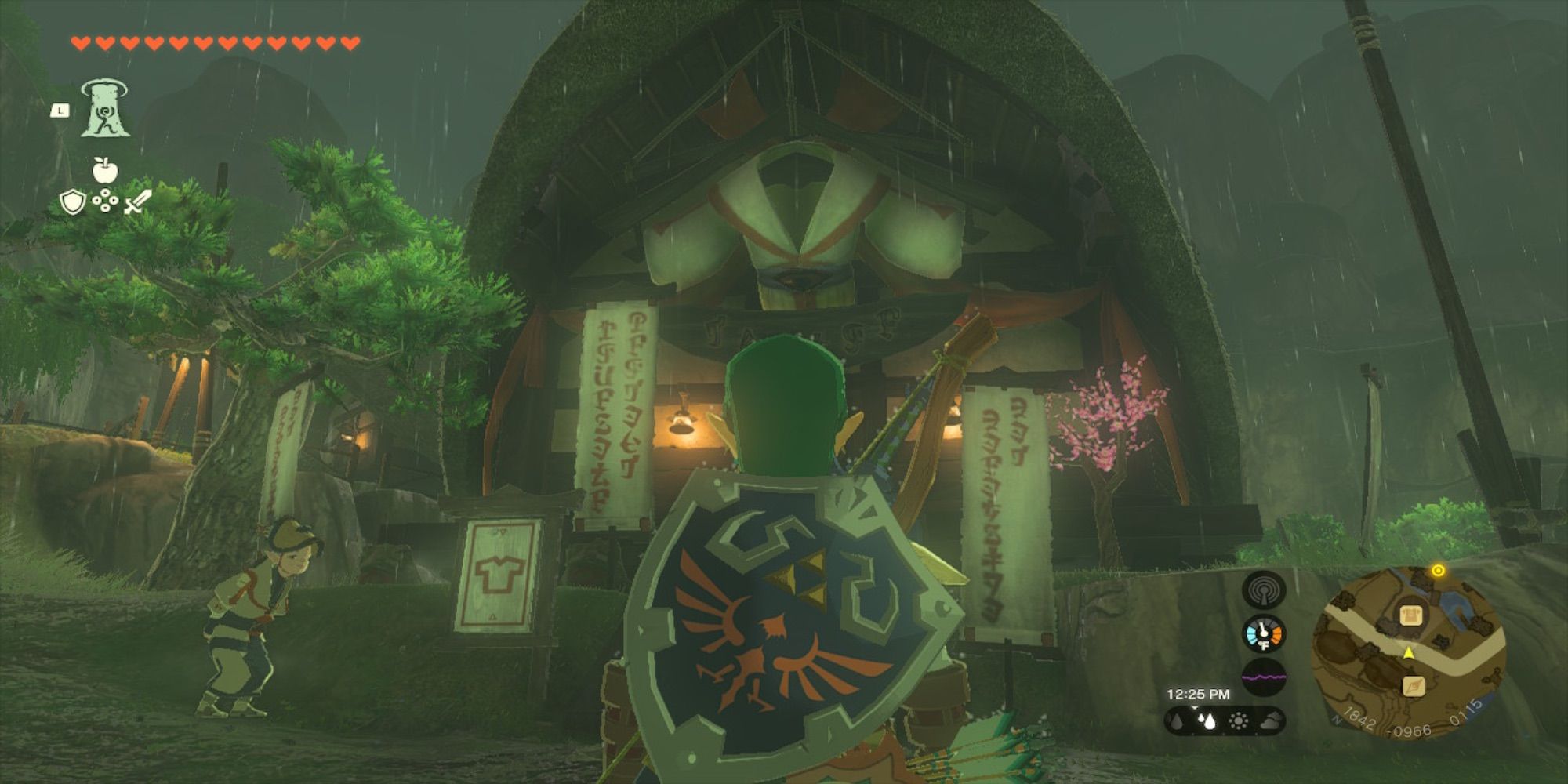Click the L button prompt
This screenshot has width=1568, height=784.
pyautogui.click(x=60, y=111)
